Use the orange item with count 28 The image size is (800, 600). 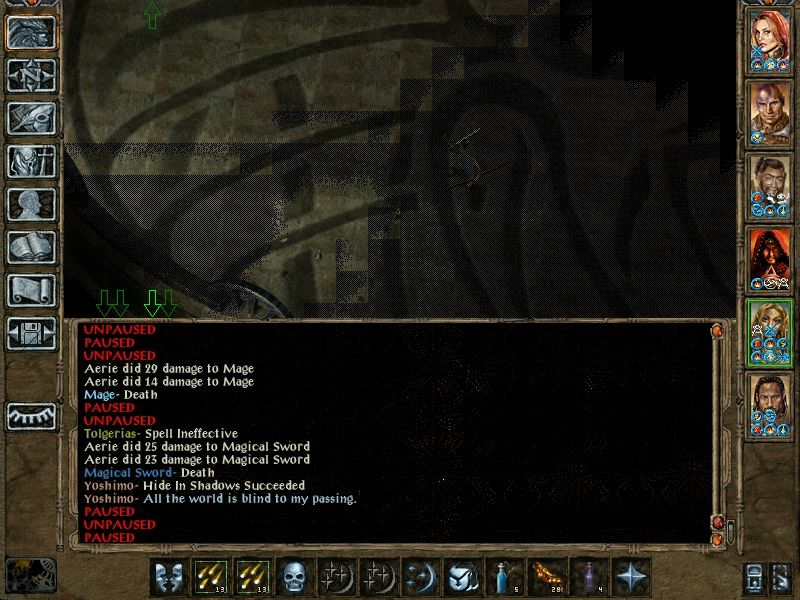547,578
